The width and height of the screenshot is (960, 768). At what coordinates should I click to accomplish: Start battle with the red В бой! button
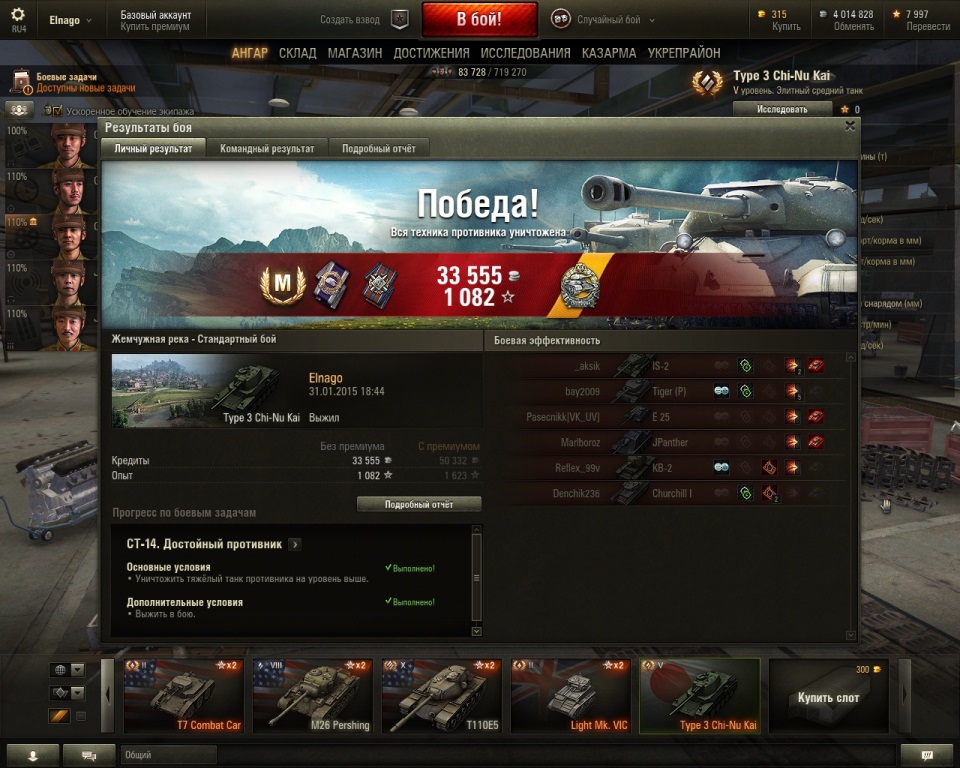coord(479,19)
